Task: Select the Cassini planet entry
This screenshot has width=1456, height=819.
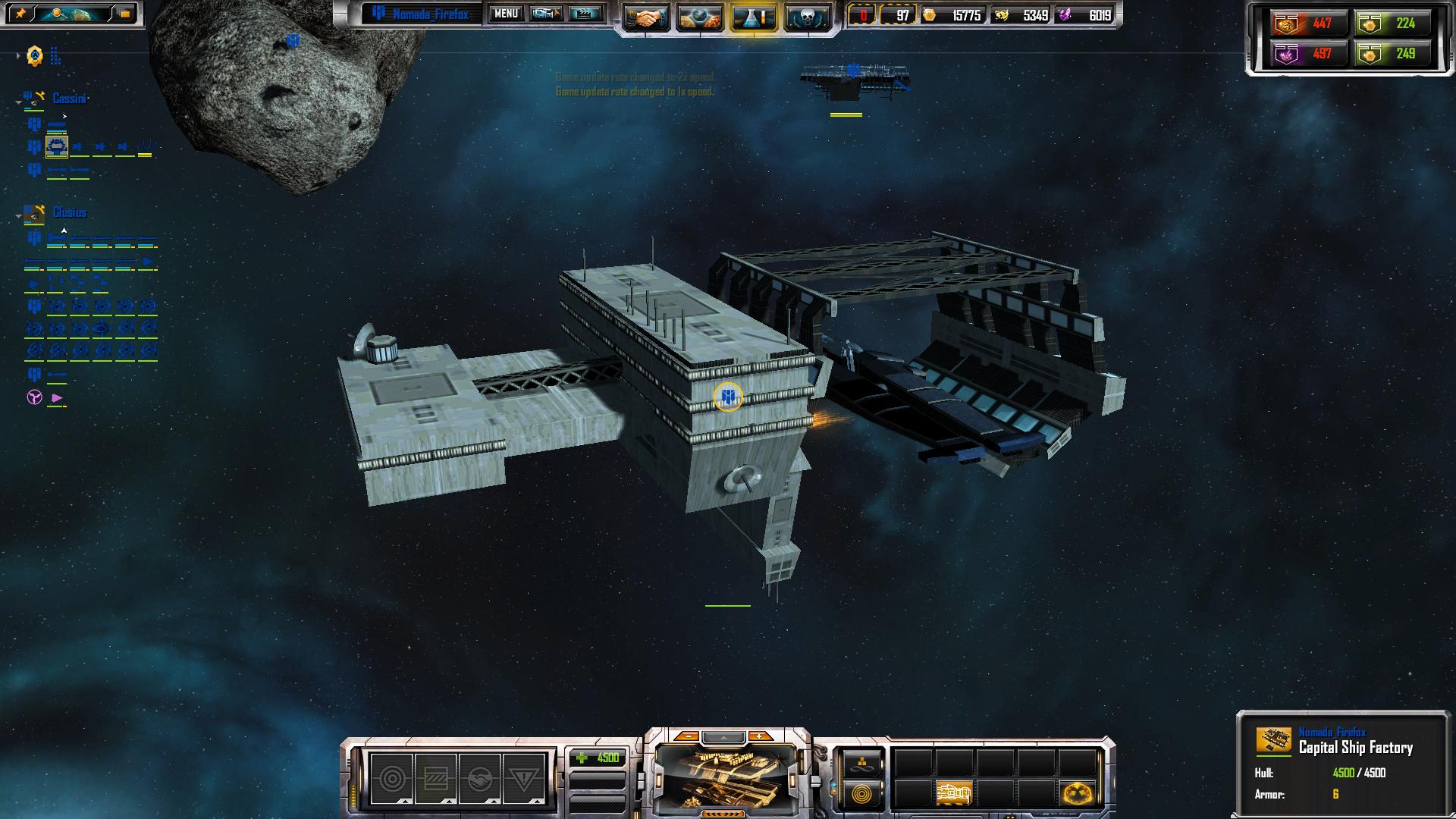Action: (x=69, y=99)
